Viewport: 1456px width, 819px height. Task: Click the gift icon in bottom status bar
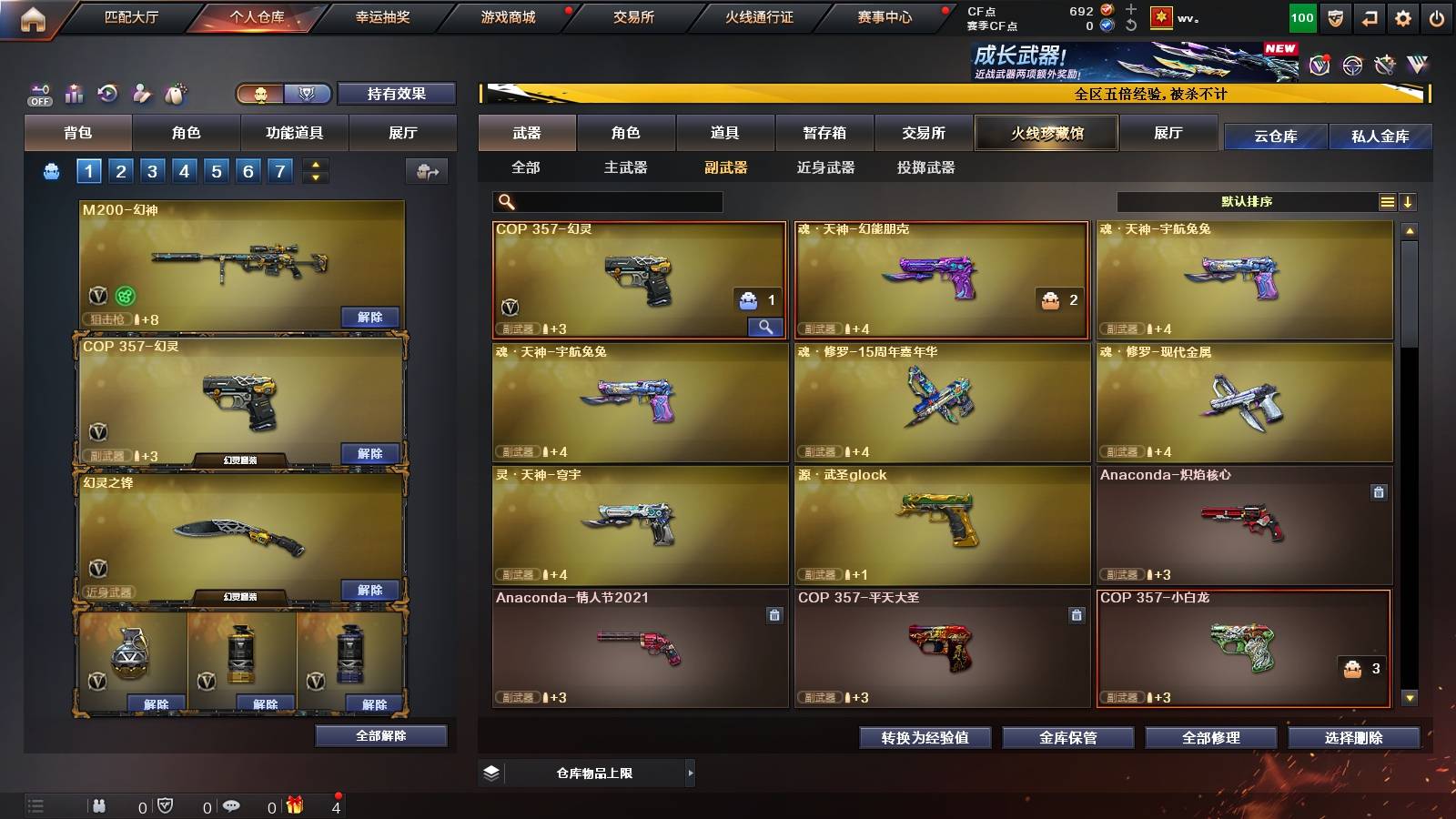point(294,804)
